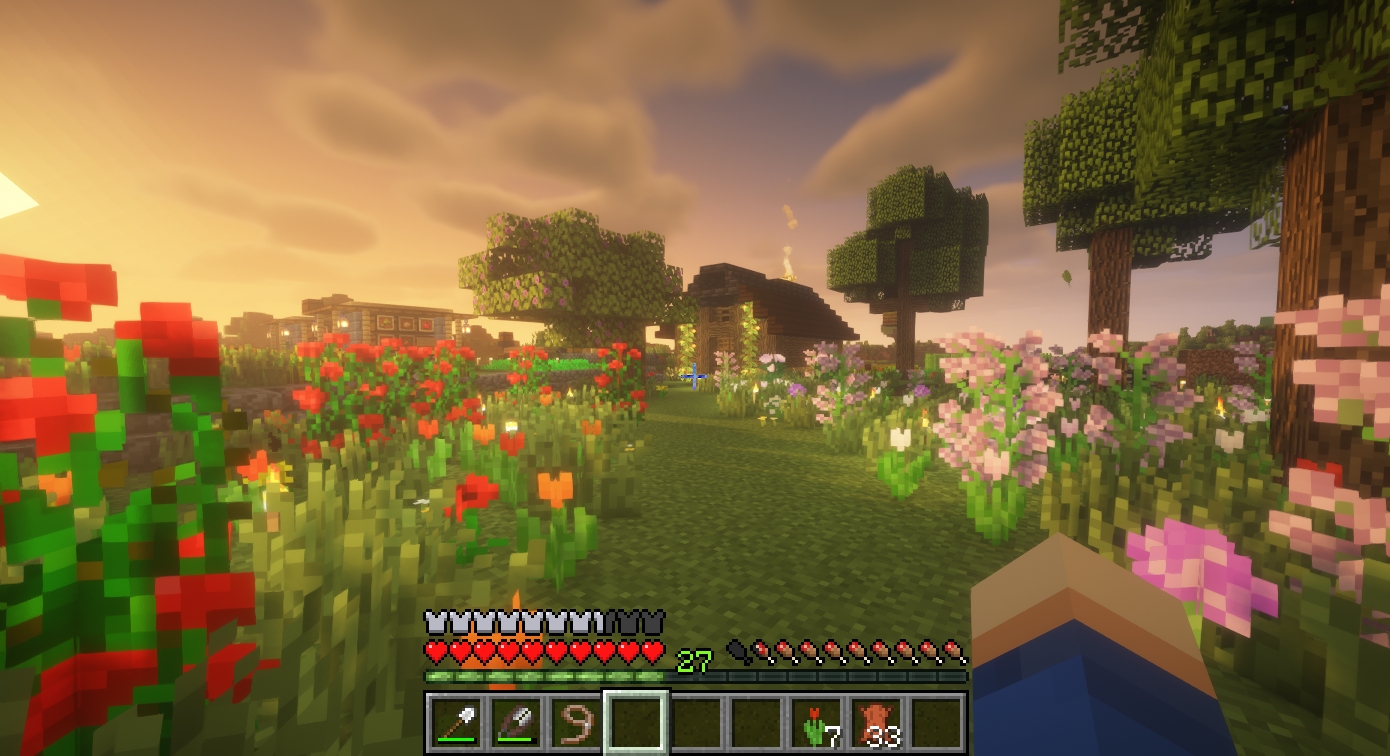Select the red tulip stack of 7

point(818,722)
